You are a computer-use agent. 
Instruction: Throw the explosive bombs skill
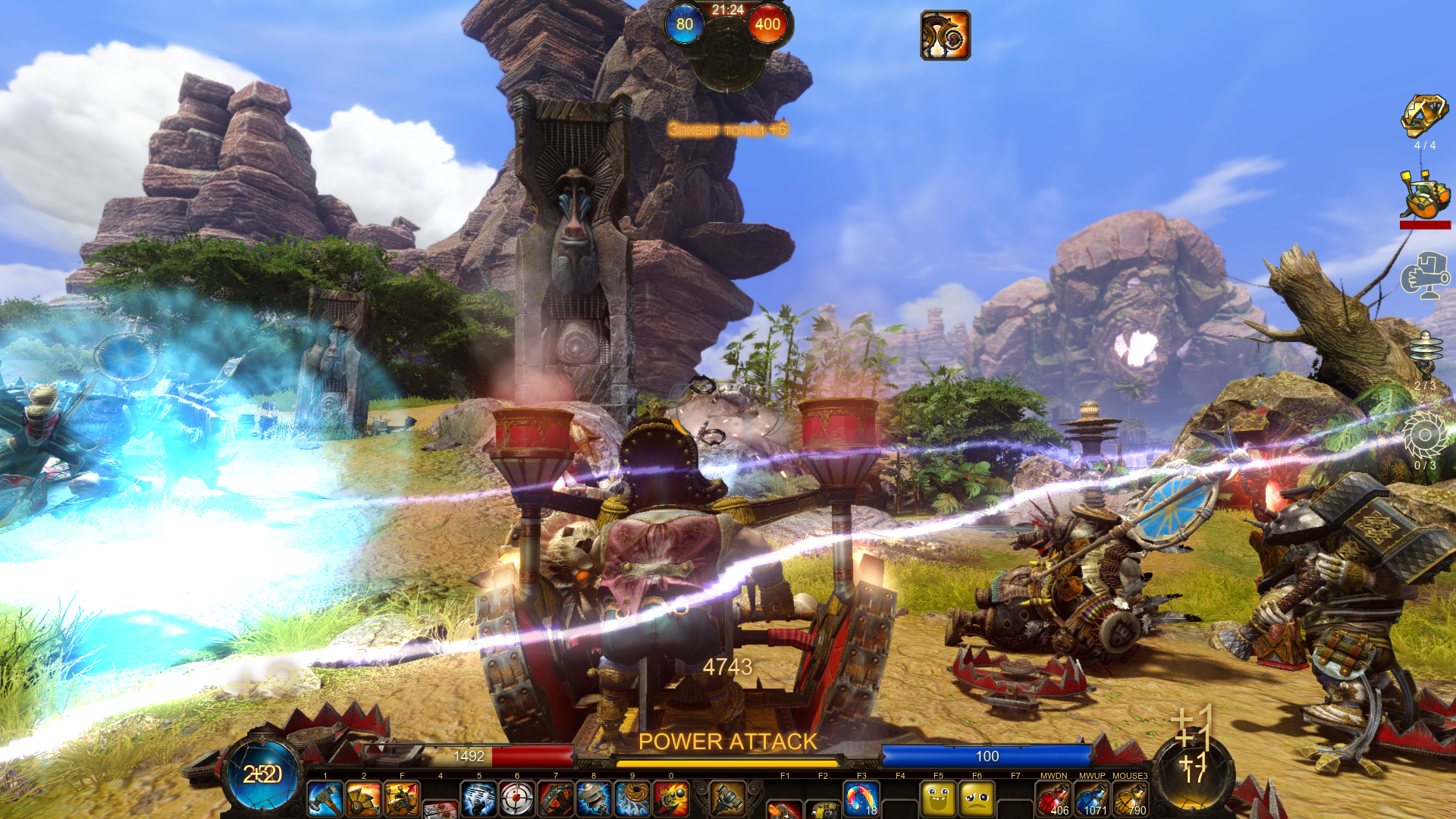pyautogui.click(x=671, y=799)
